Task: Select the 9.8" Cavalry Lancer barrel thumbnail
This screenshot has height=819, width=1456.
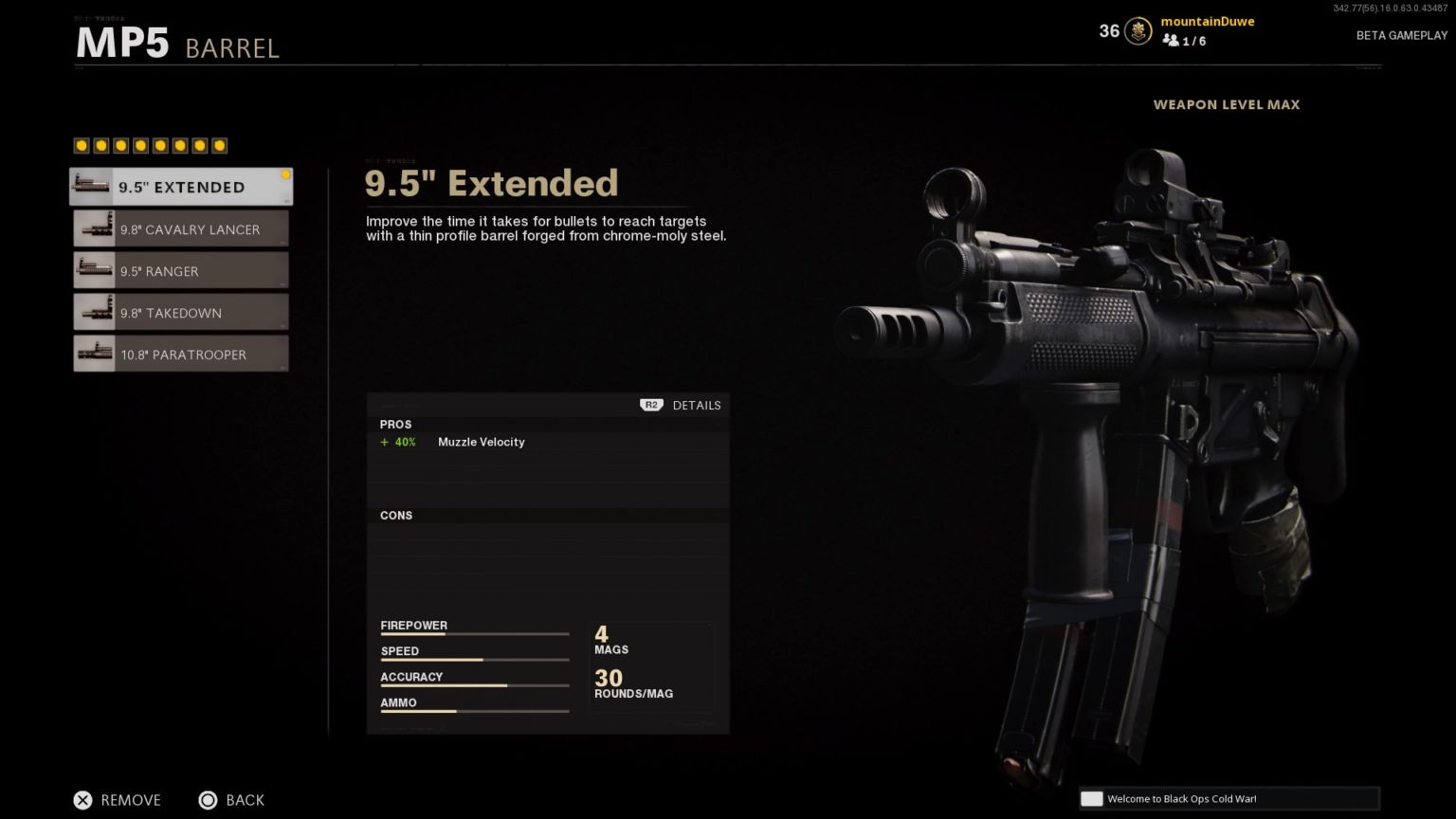Action: (92, 228)
